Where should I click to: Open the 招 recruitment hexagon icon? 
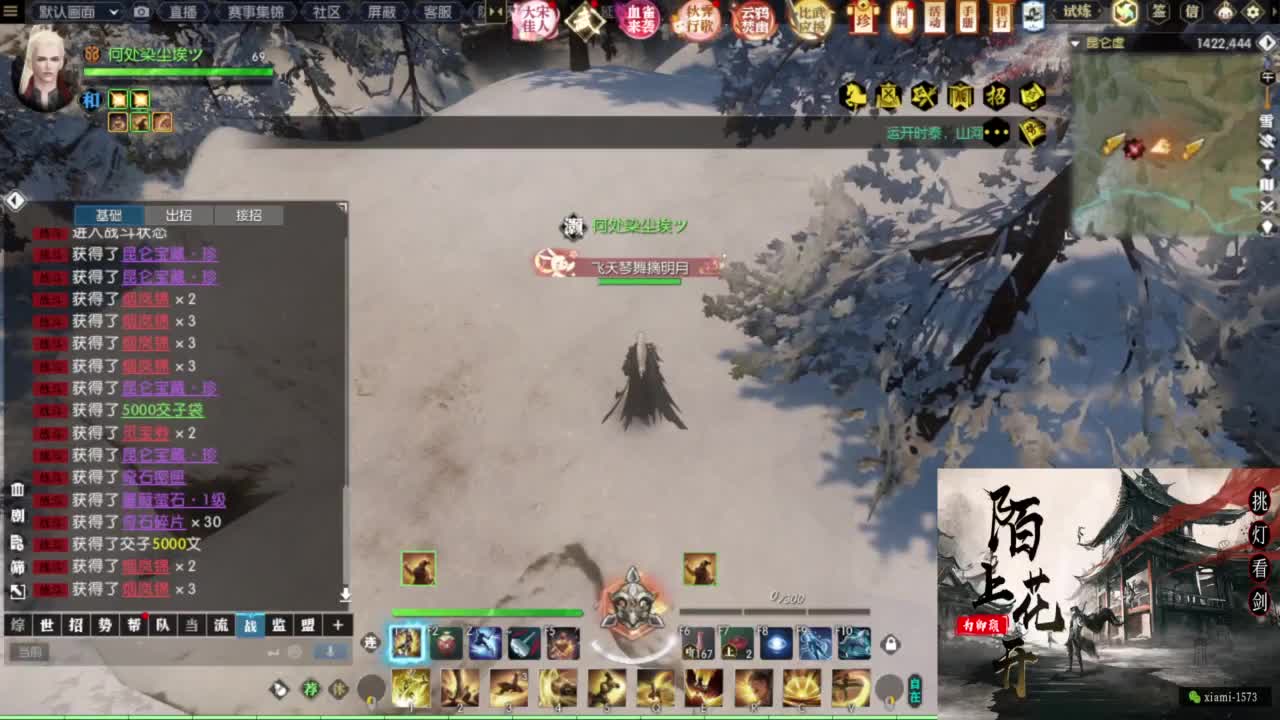point(996,96)
